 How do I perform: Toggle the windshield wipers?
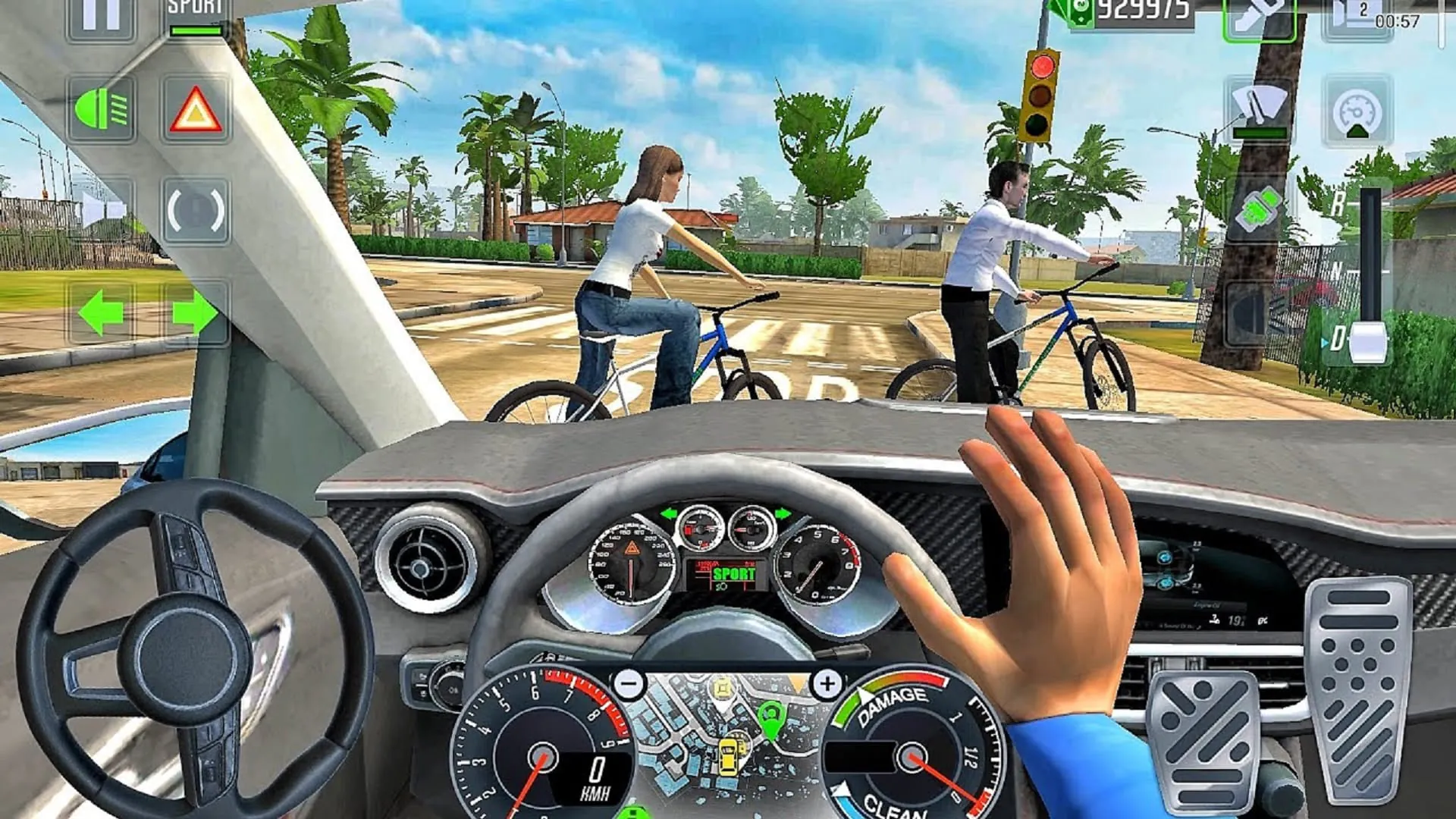coord(1259,105)
